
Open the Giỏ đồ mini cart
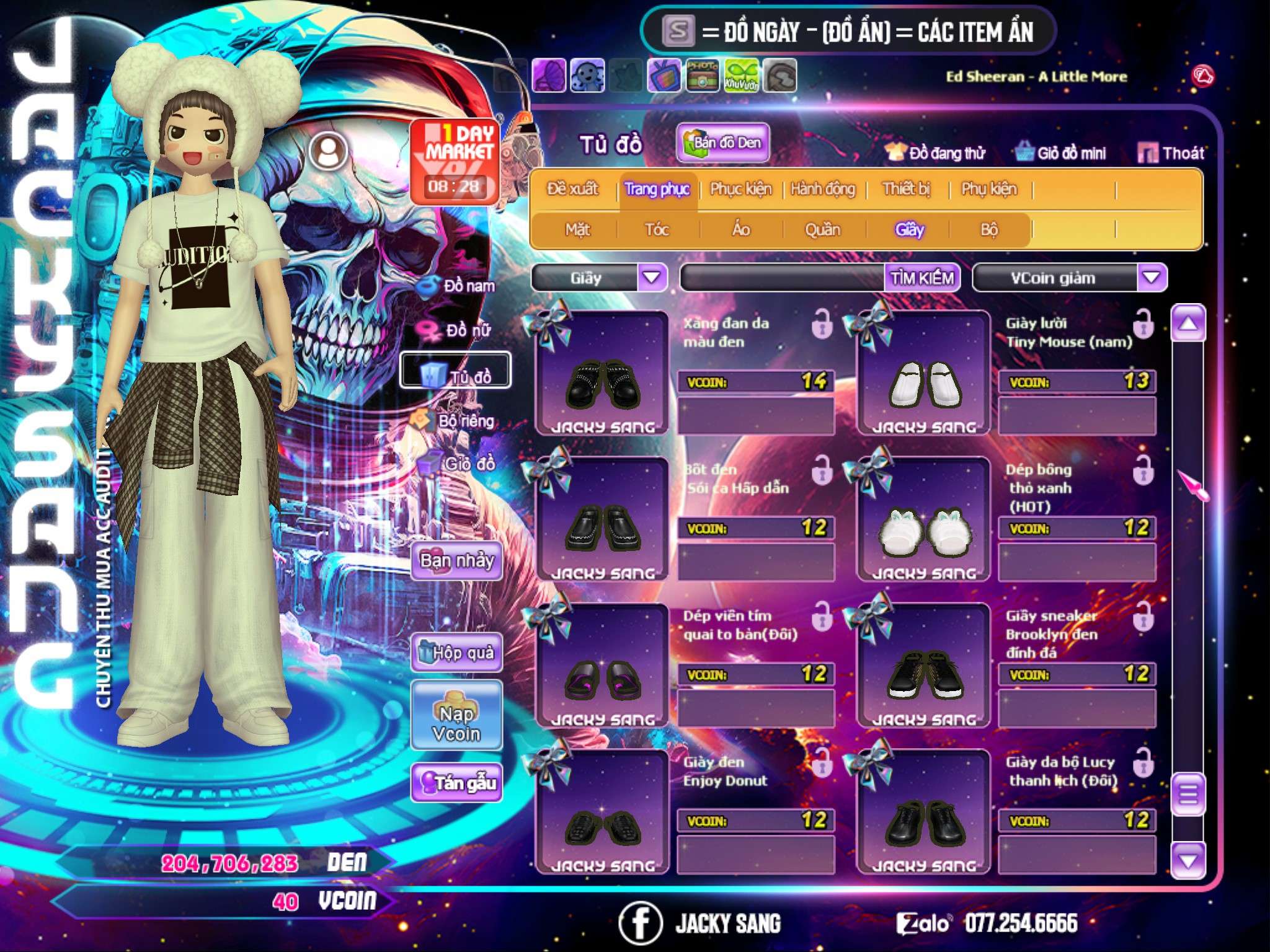pos(1061,153)
